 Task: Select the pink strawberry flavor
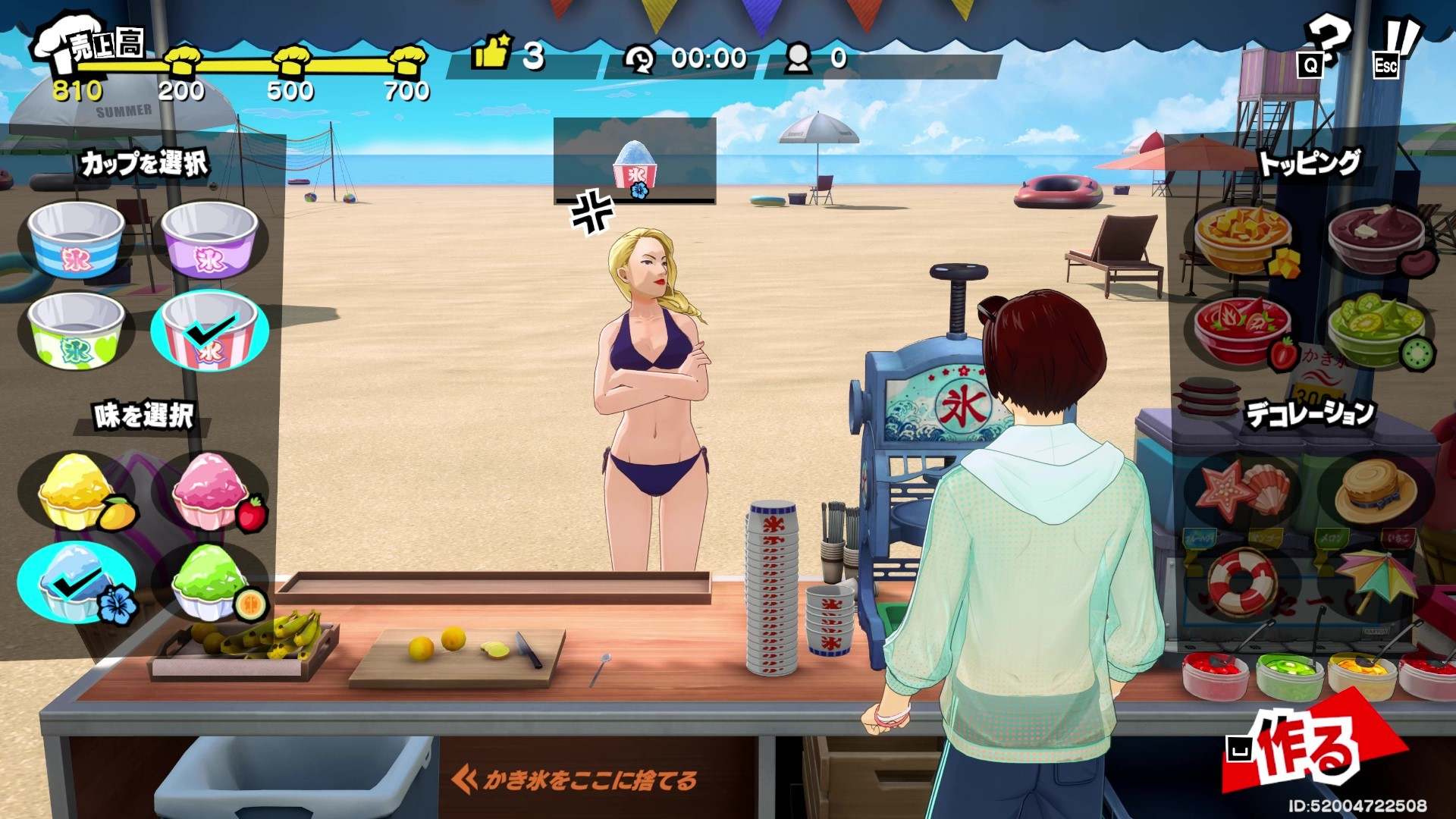coord(210,491)
